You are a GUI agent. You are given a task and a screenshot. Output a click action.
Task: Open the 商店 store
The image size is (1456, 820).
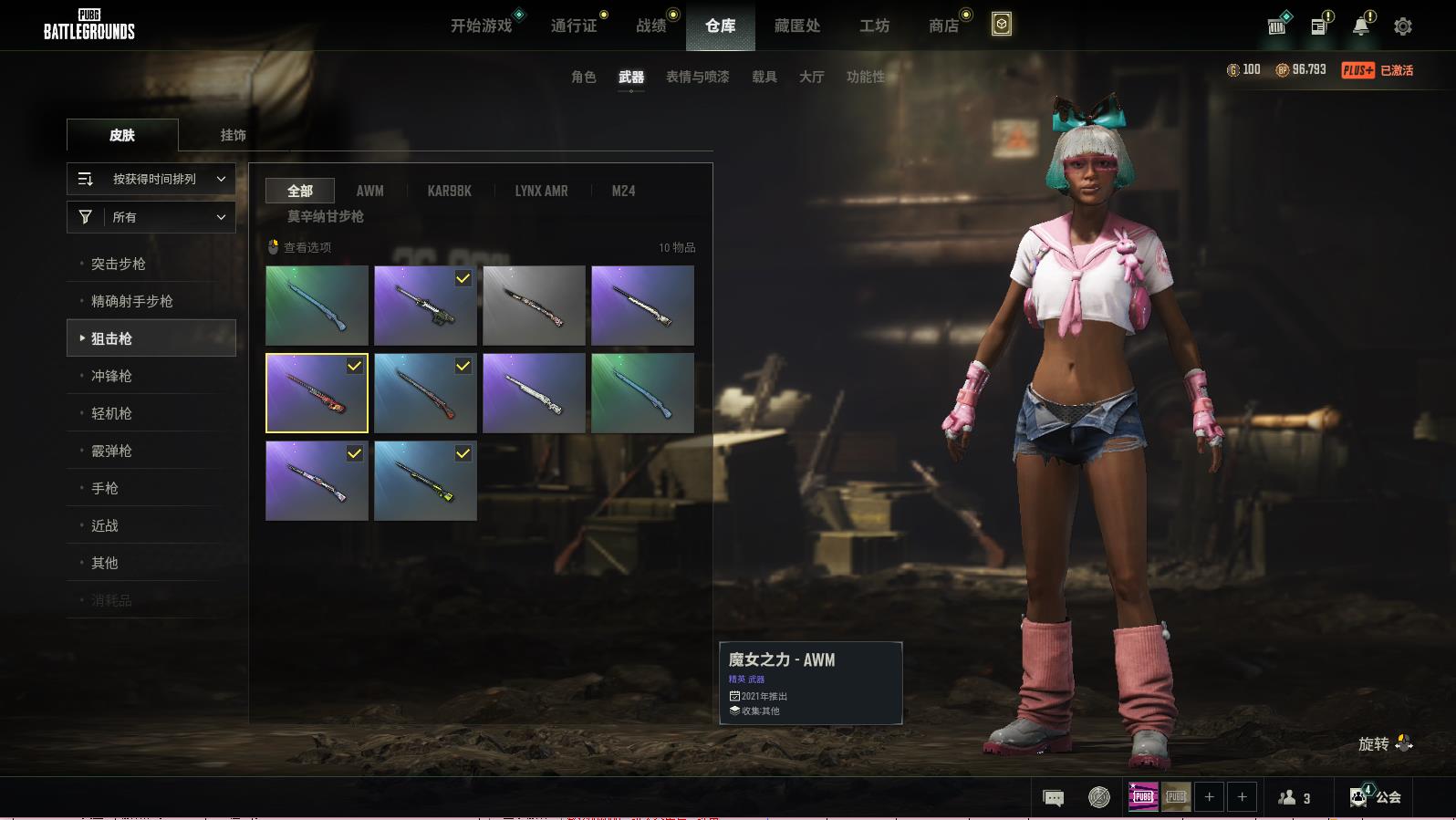pos(943,26)
